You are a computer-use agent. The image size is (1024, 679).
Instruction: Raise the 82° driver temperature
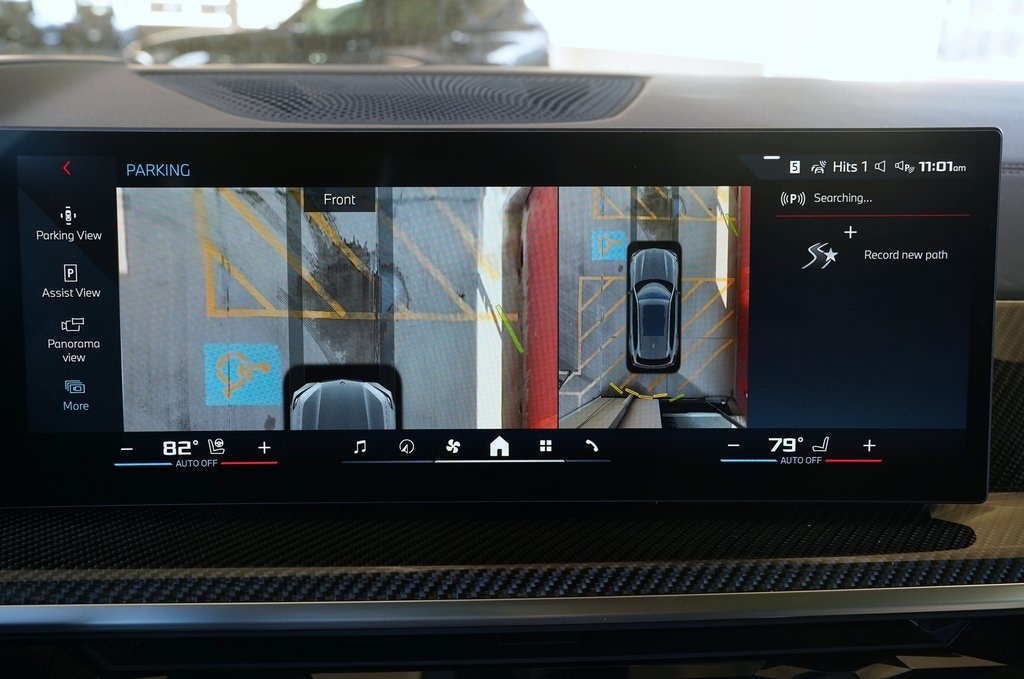point(264,448)
